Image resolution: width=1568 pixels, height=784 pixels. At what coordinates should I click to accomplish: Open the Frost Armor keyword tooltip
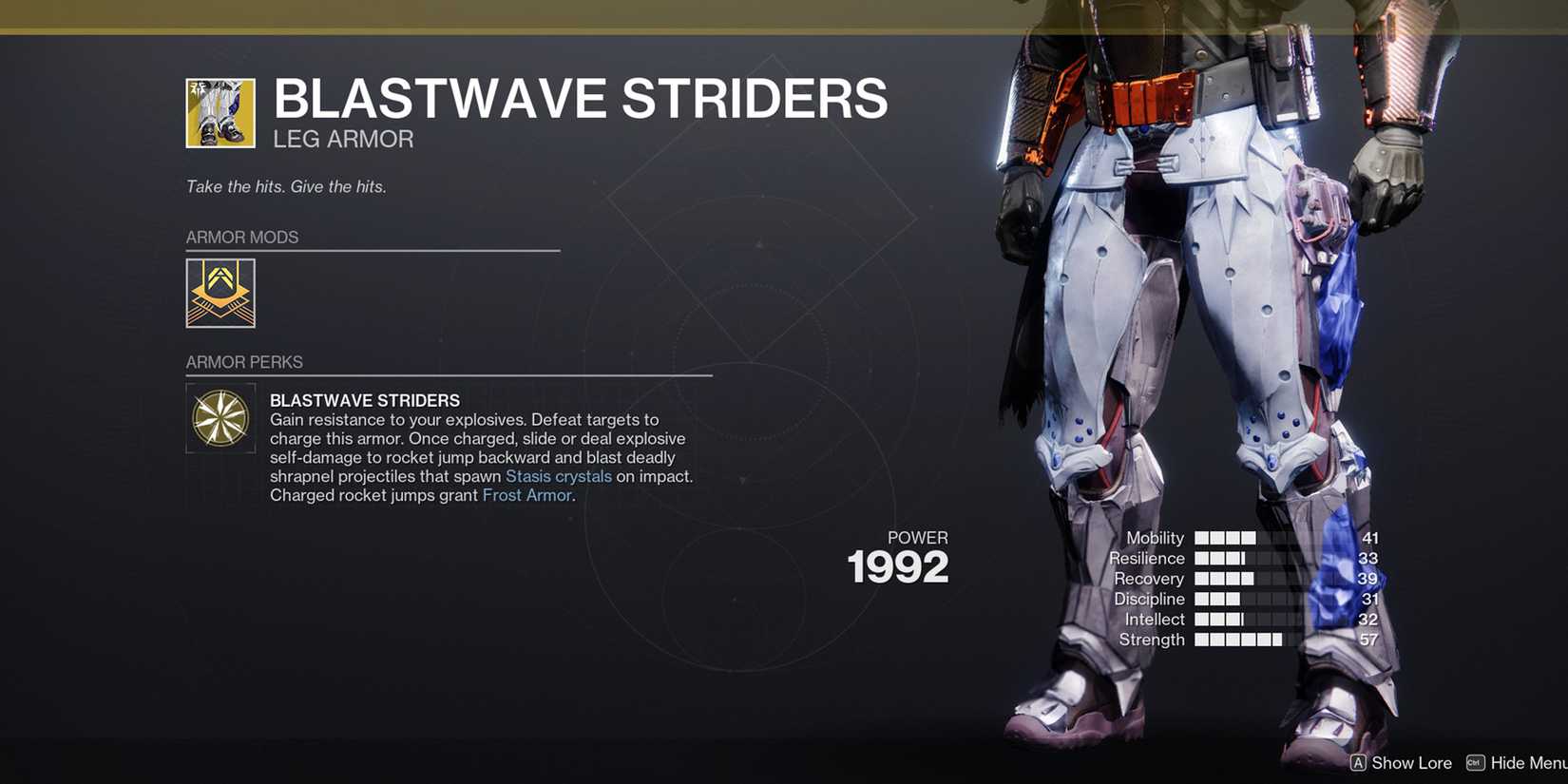[x=526, y=495]
